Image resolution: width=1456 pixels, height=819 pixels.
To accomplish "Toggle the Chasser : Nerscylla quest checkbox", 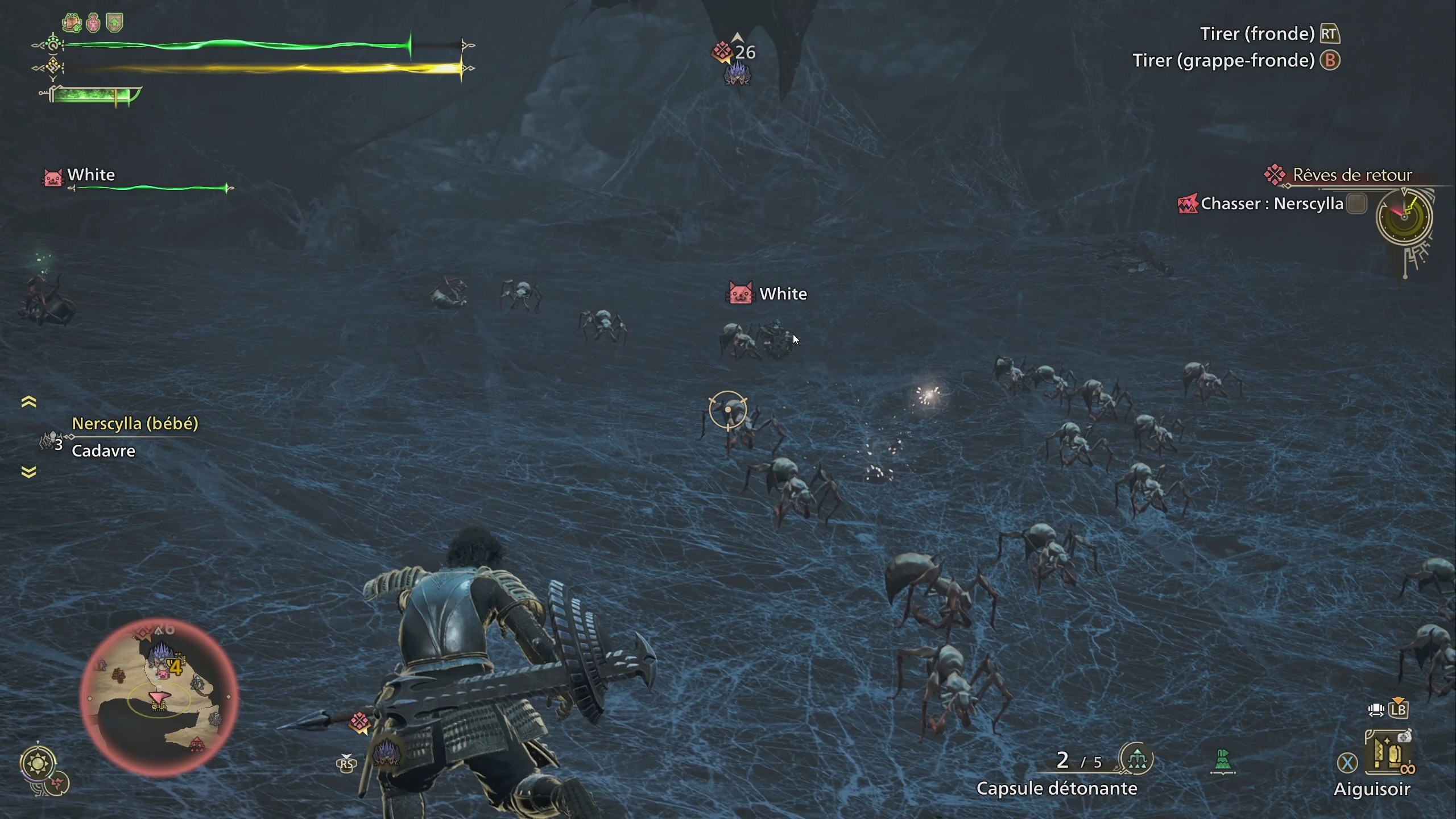I will tap(1357, 204).
